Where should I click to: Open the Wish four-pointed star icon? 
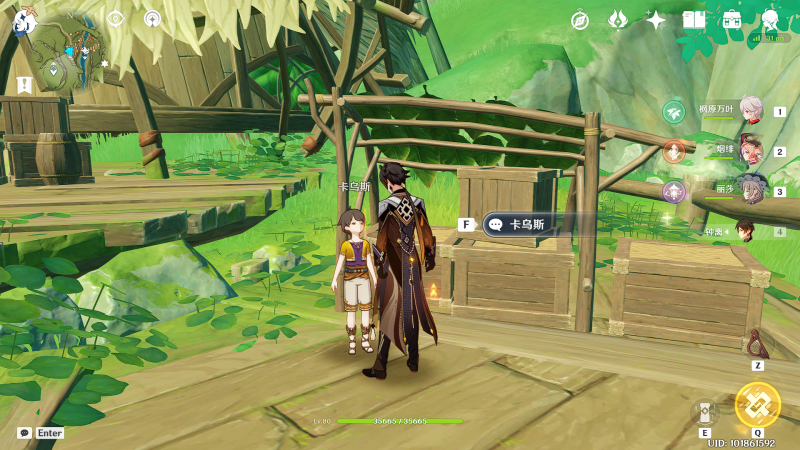click(656, 20)
